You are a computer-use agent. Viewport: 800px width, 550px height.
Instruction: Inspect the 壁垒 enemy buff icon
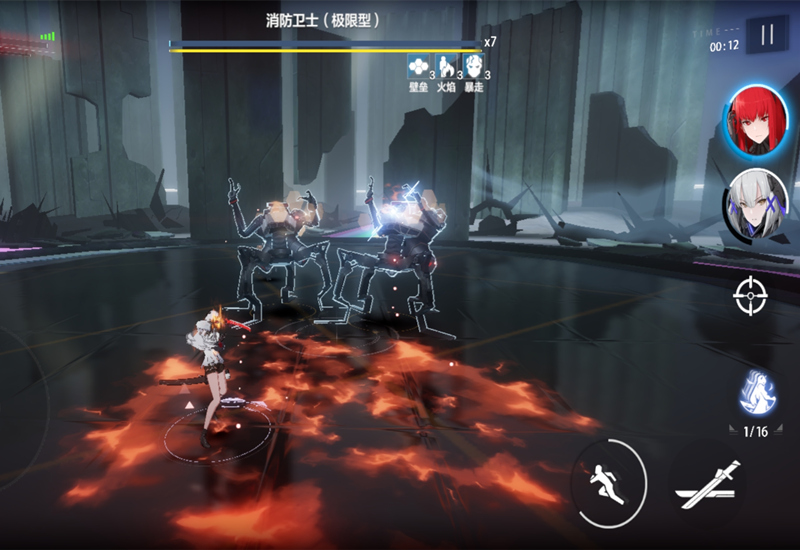pos(418,67)
